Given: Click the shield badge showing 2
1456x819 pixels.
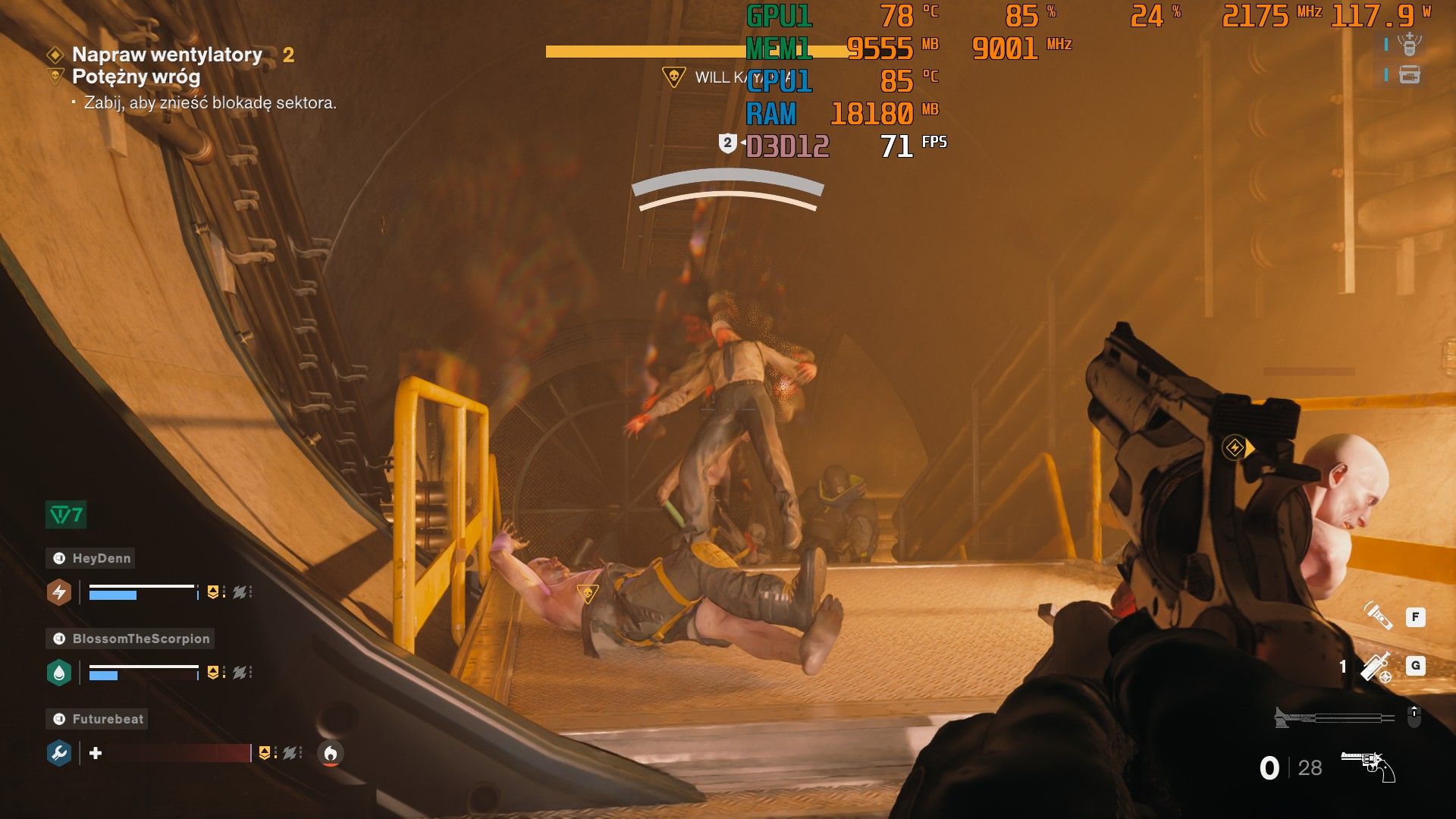Looking at the screenshot, I should [x=727, y=142].
